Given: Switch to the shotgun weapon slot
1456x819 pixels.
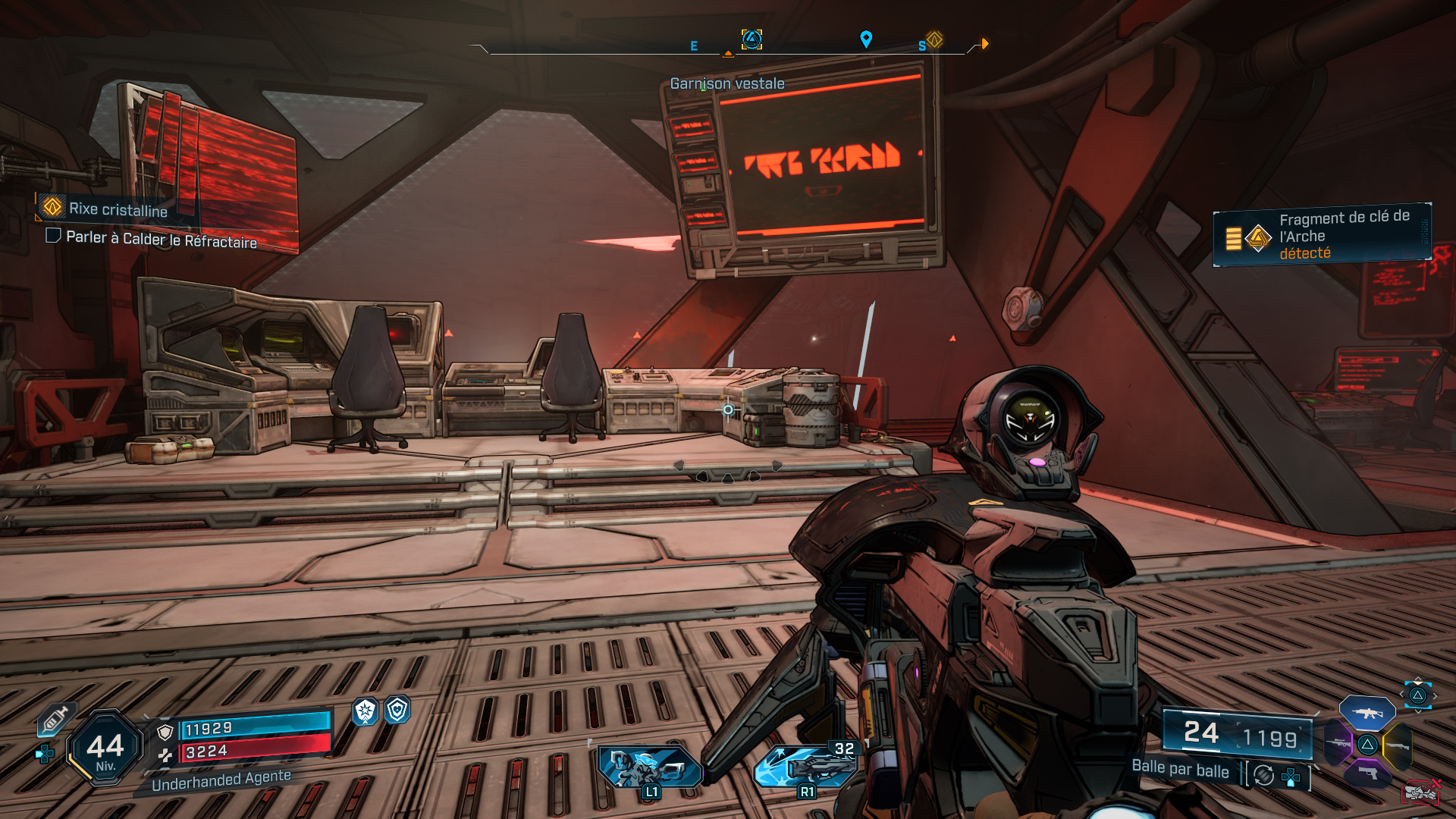Looking at the screenshot, I should [1398, 745].
